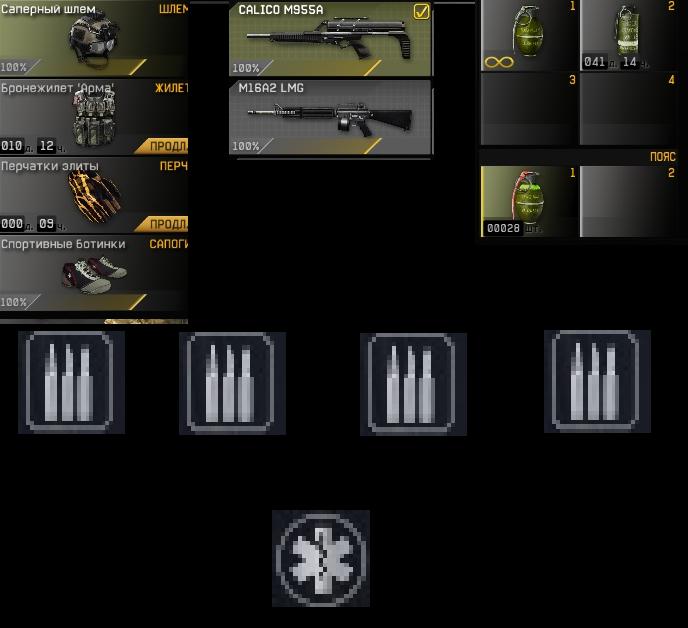Select the Бронежилет 'Арма' vest slot
Screen dimensions: 688x628
click(93, 117)
